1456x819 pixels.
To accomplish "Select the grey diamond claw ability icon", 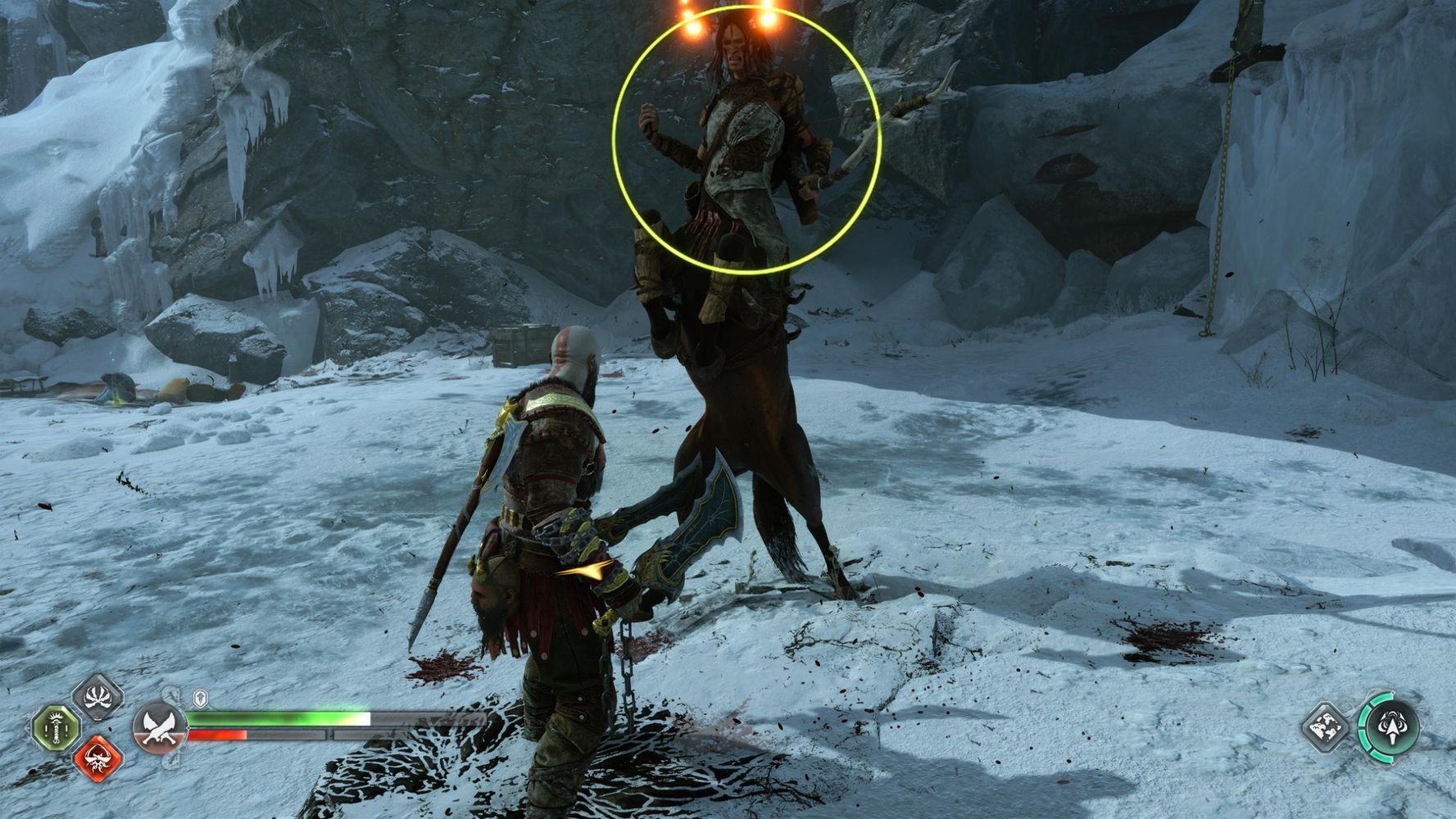I will click(x=98, y=697).
